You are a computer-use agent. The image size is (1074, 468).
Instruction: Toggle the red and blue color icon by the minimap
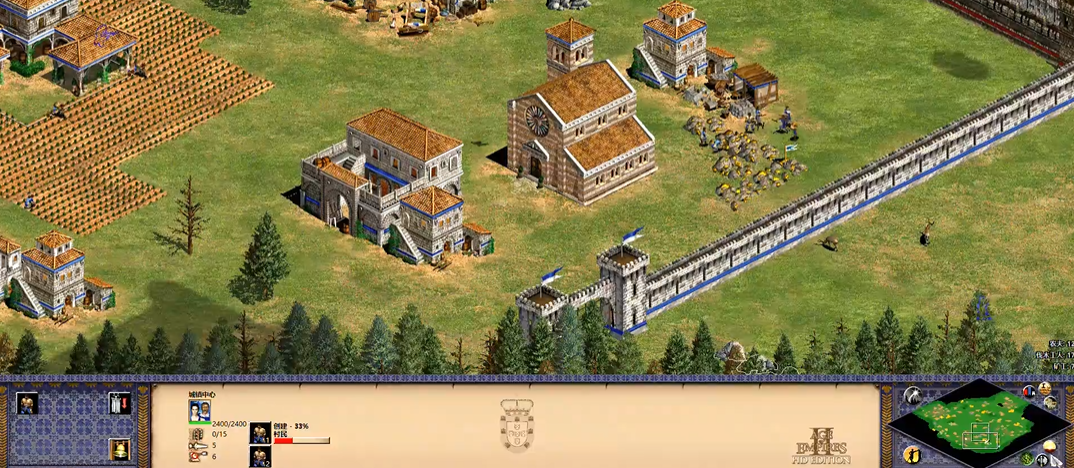point(1030,390)
